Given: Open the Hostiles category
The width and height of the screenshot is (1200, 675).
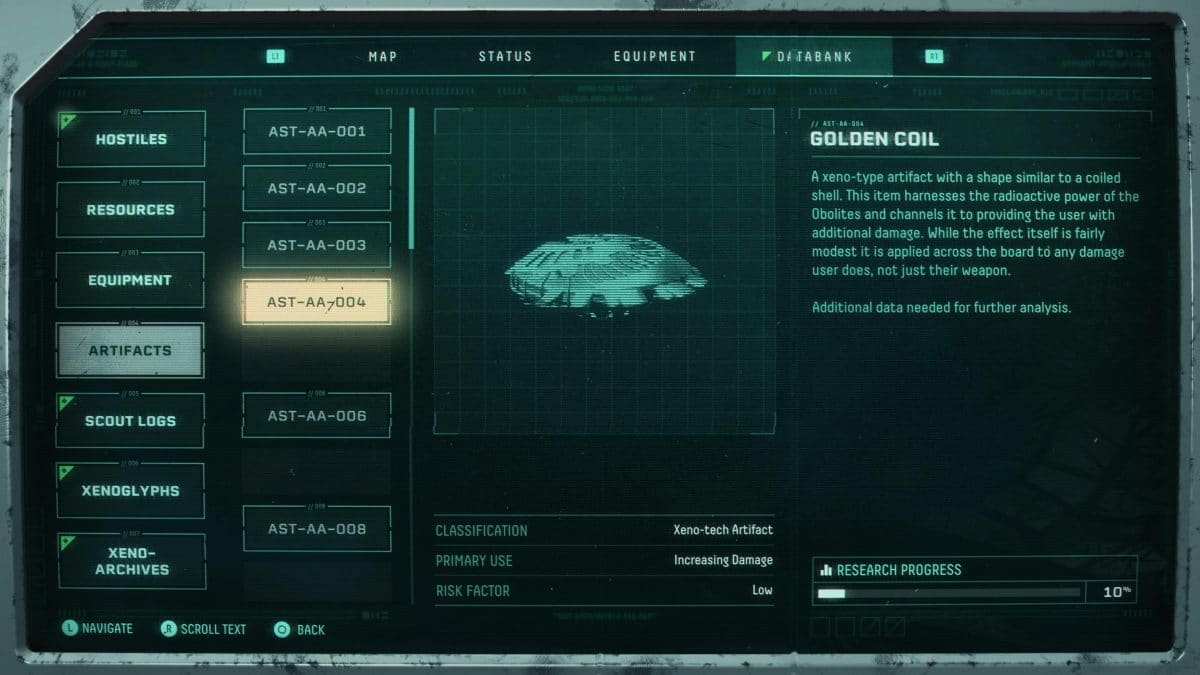Looking at the screenshot, I should (131, 140).
